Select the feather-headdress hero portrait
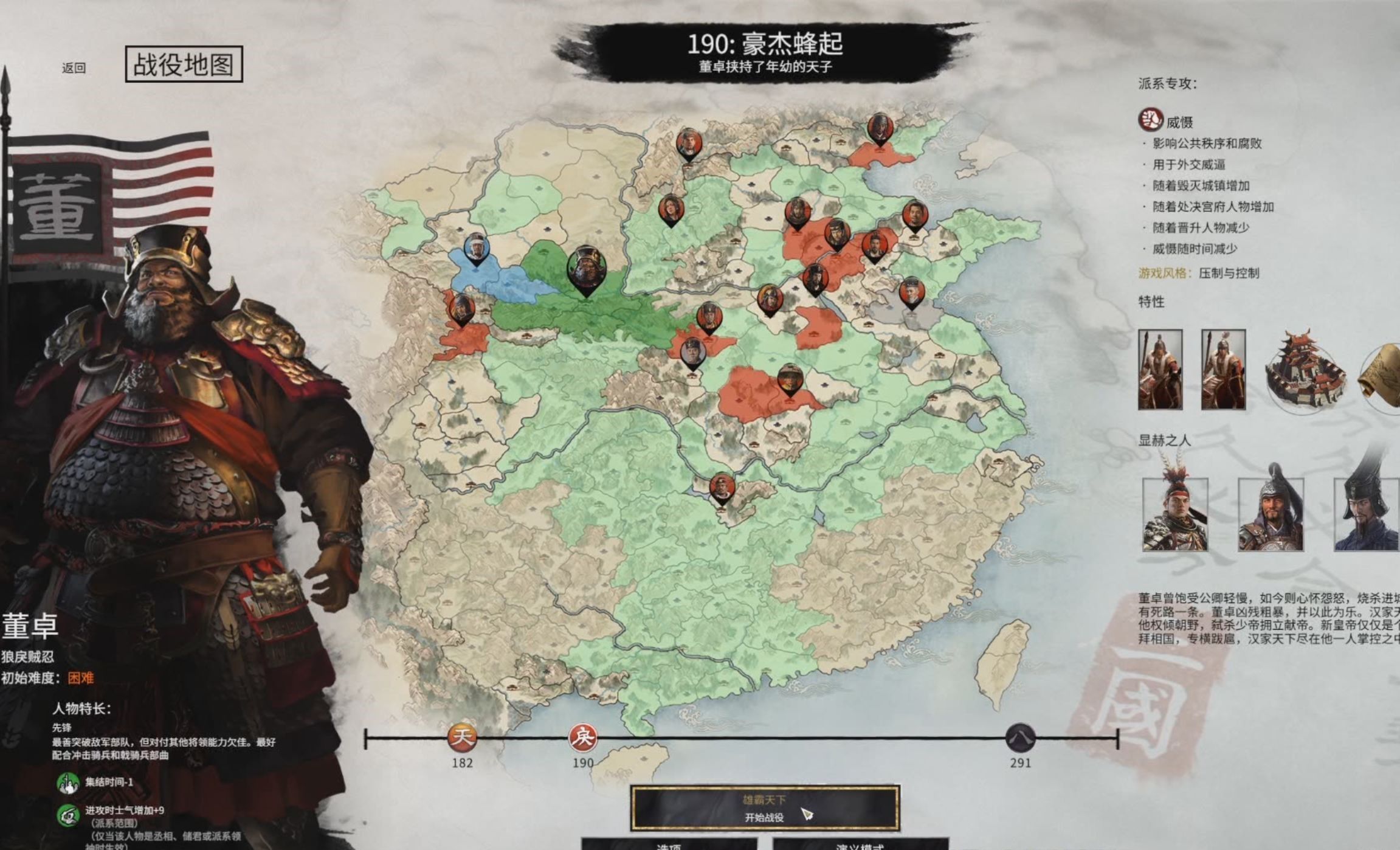Image resolution: width=1400 pixels, height=850 pixels. pos(1174,514)
